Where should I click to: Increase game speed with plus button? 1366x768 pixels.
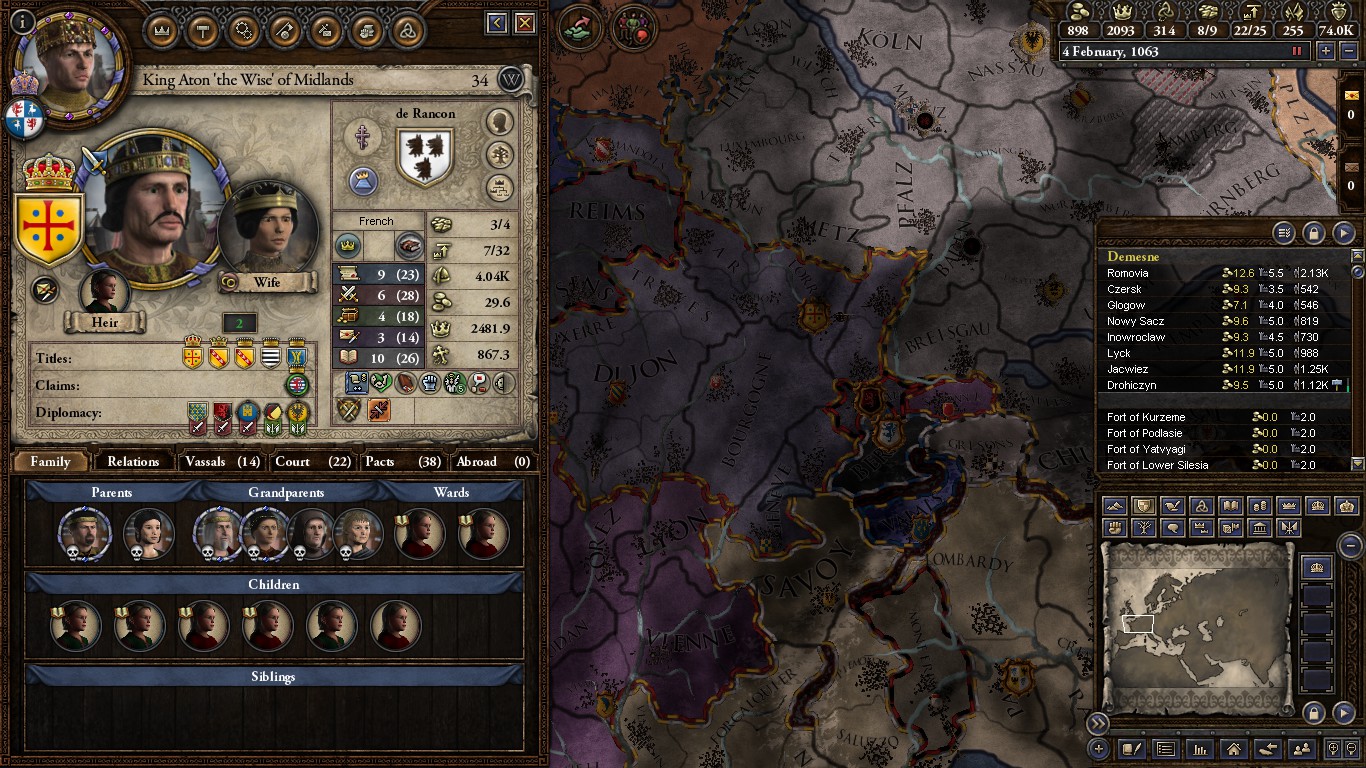coord(1326,51)
